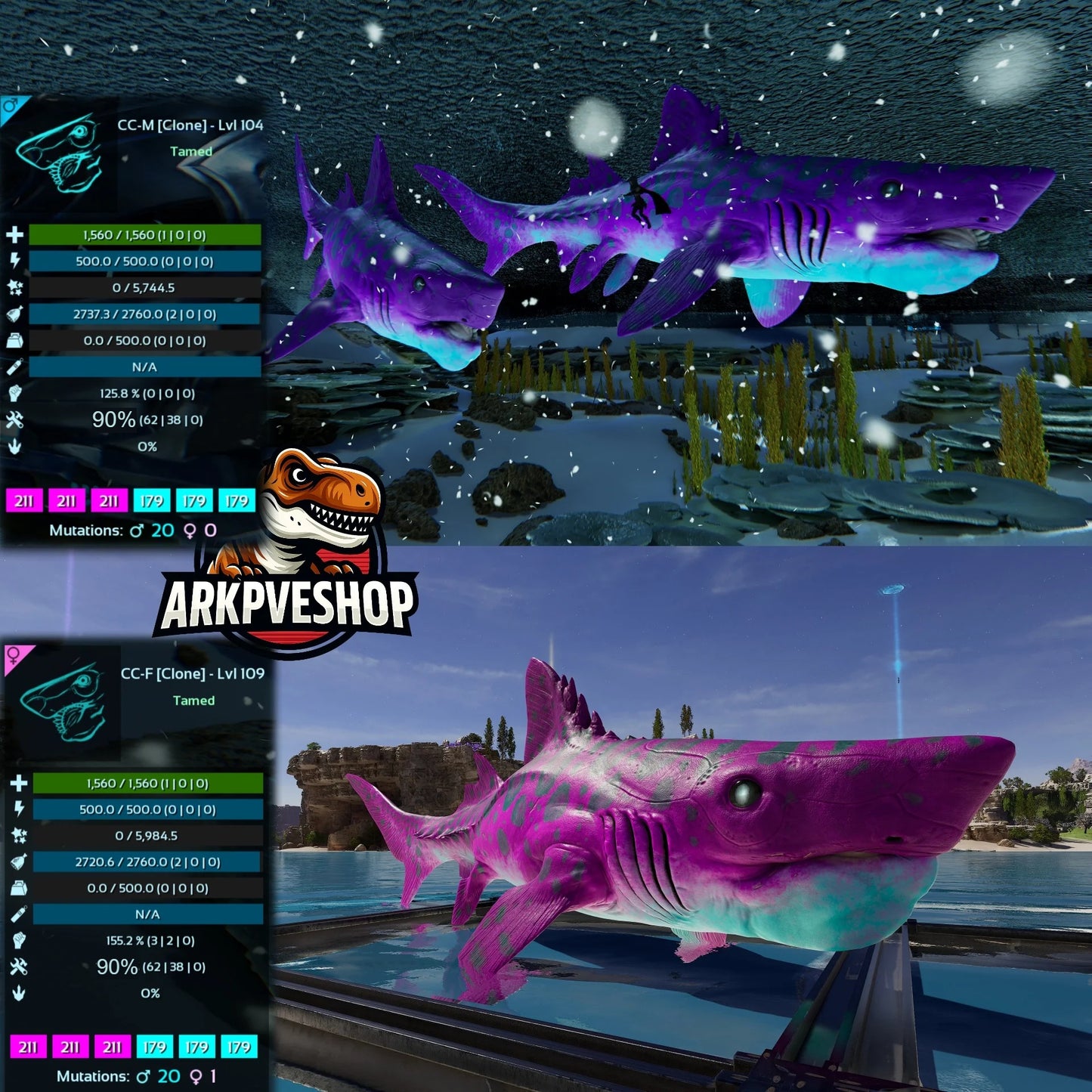
Task: Click the Movement Speed arrow icon above 0%
Action: point(15,444)
